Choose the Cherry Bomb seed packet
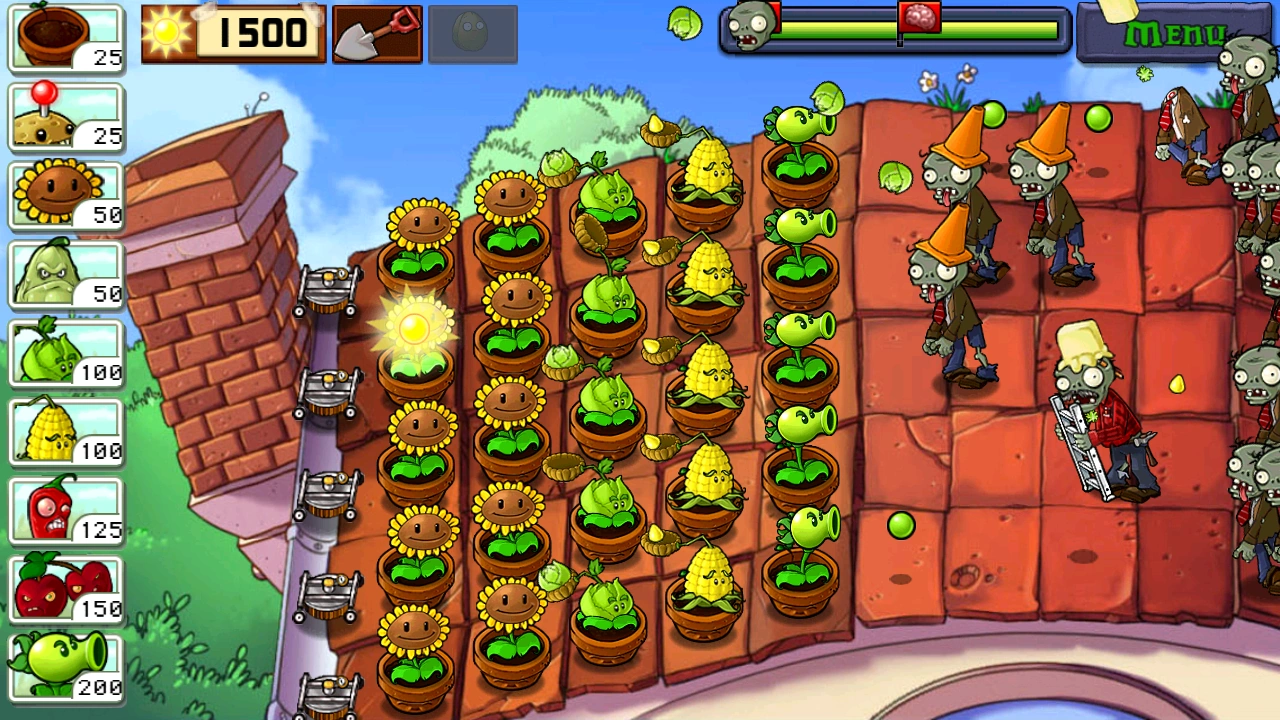The image size is (1280, 720). (x=66, y=589)
